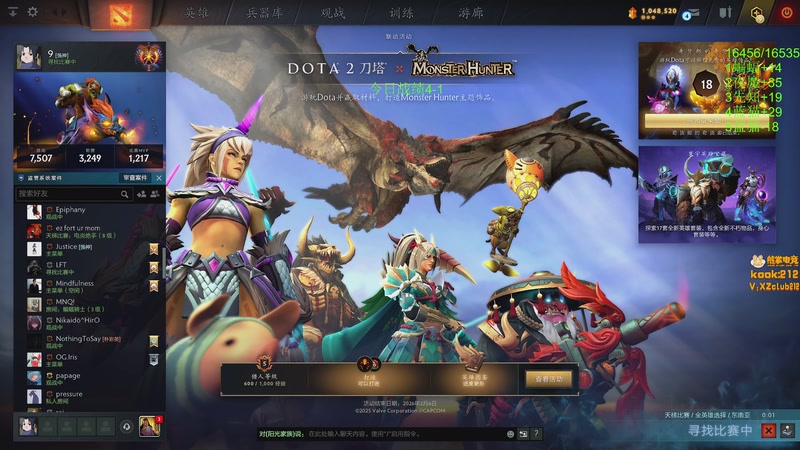Open the settings gear menu

click(33, 12)
